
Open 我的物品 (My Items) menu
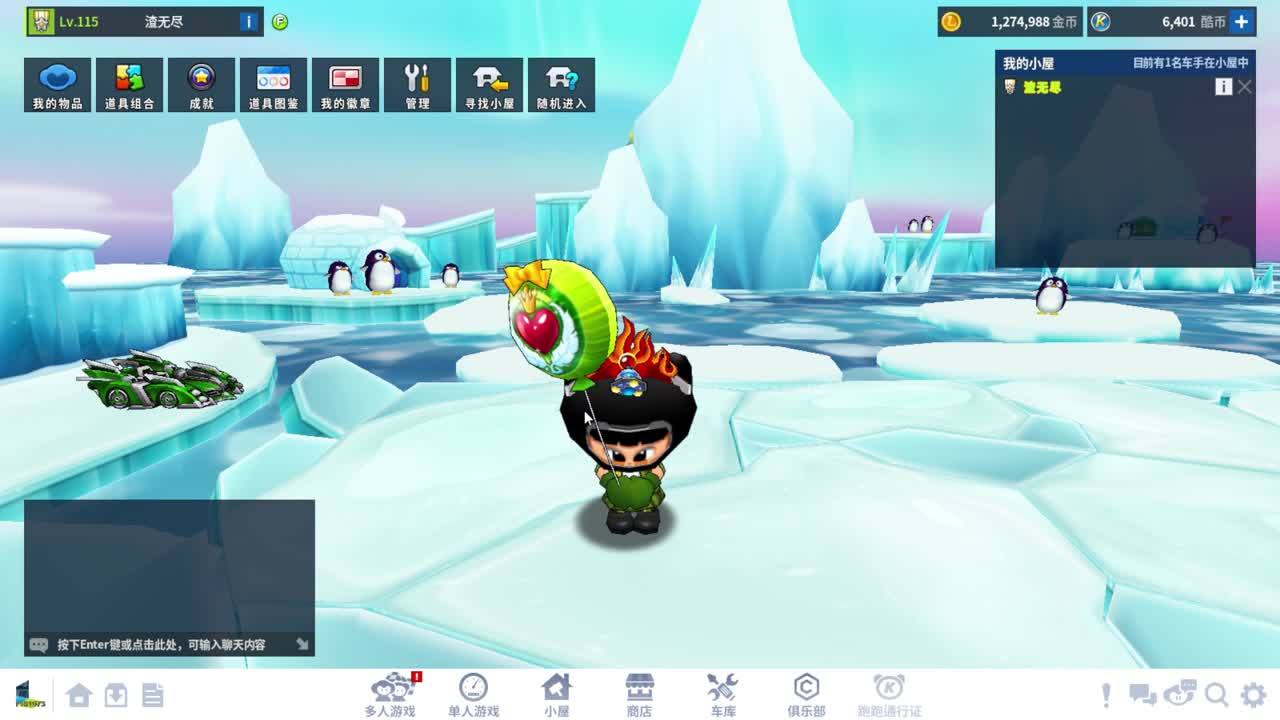pos(57,85)
